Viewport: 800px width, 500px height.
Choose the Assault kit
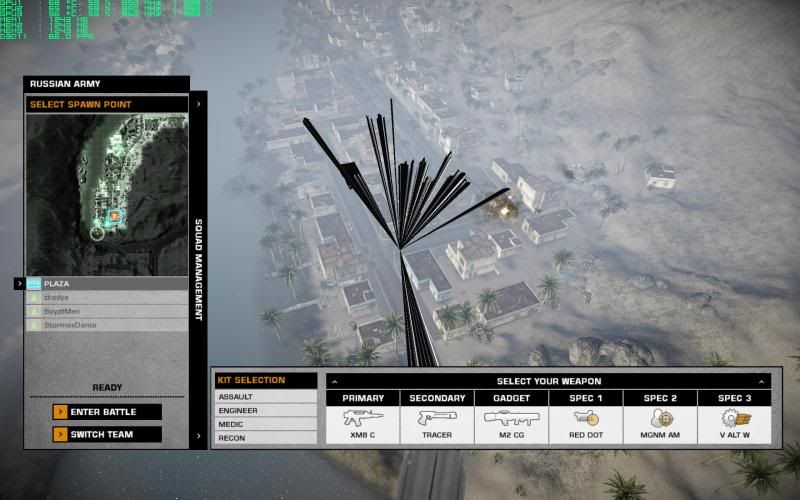pyautogui.click(x=264, y=397)
